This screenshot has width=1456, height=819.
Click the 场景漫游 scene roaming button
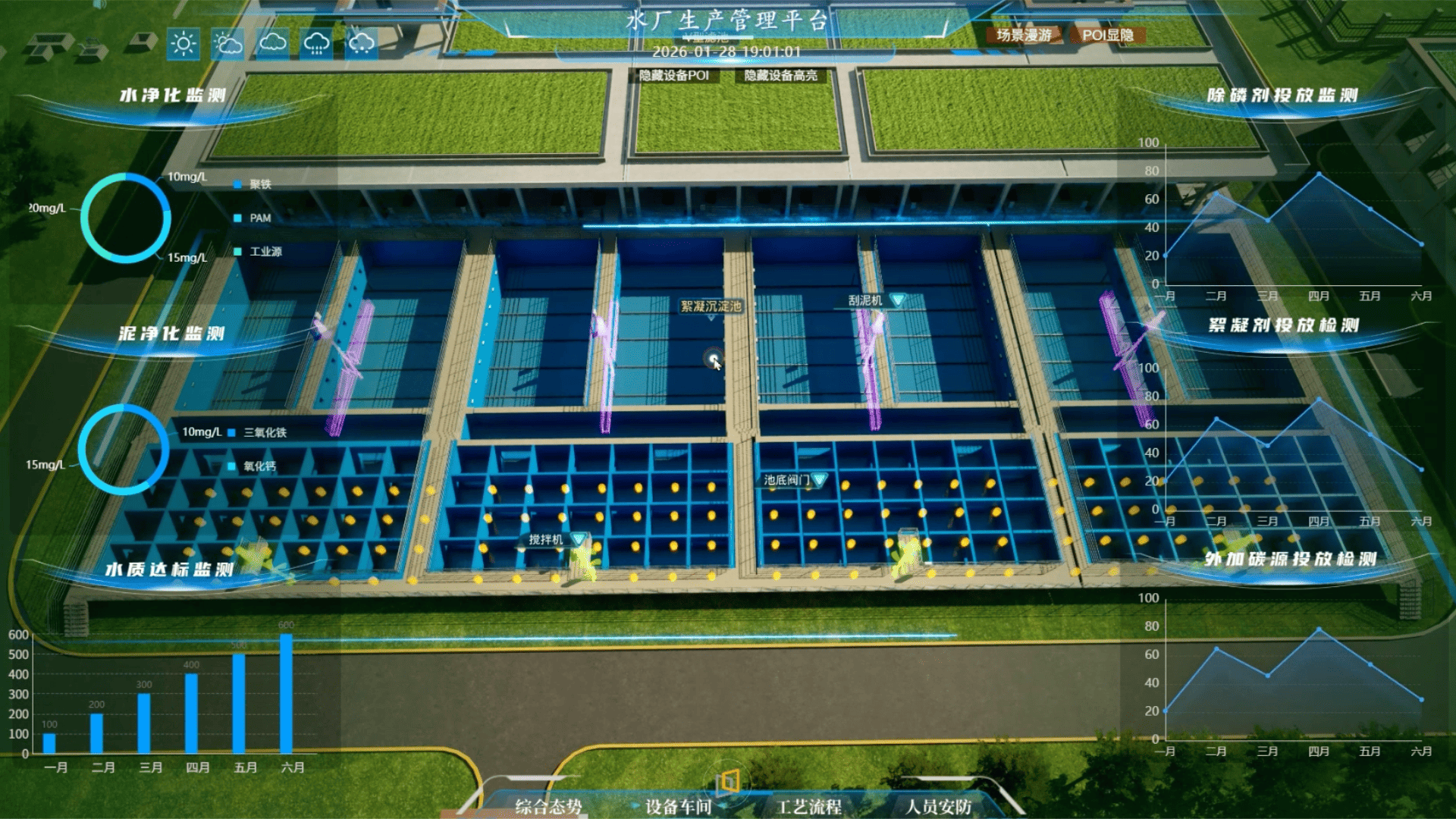(x=1024, y=36)
